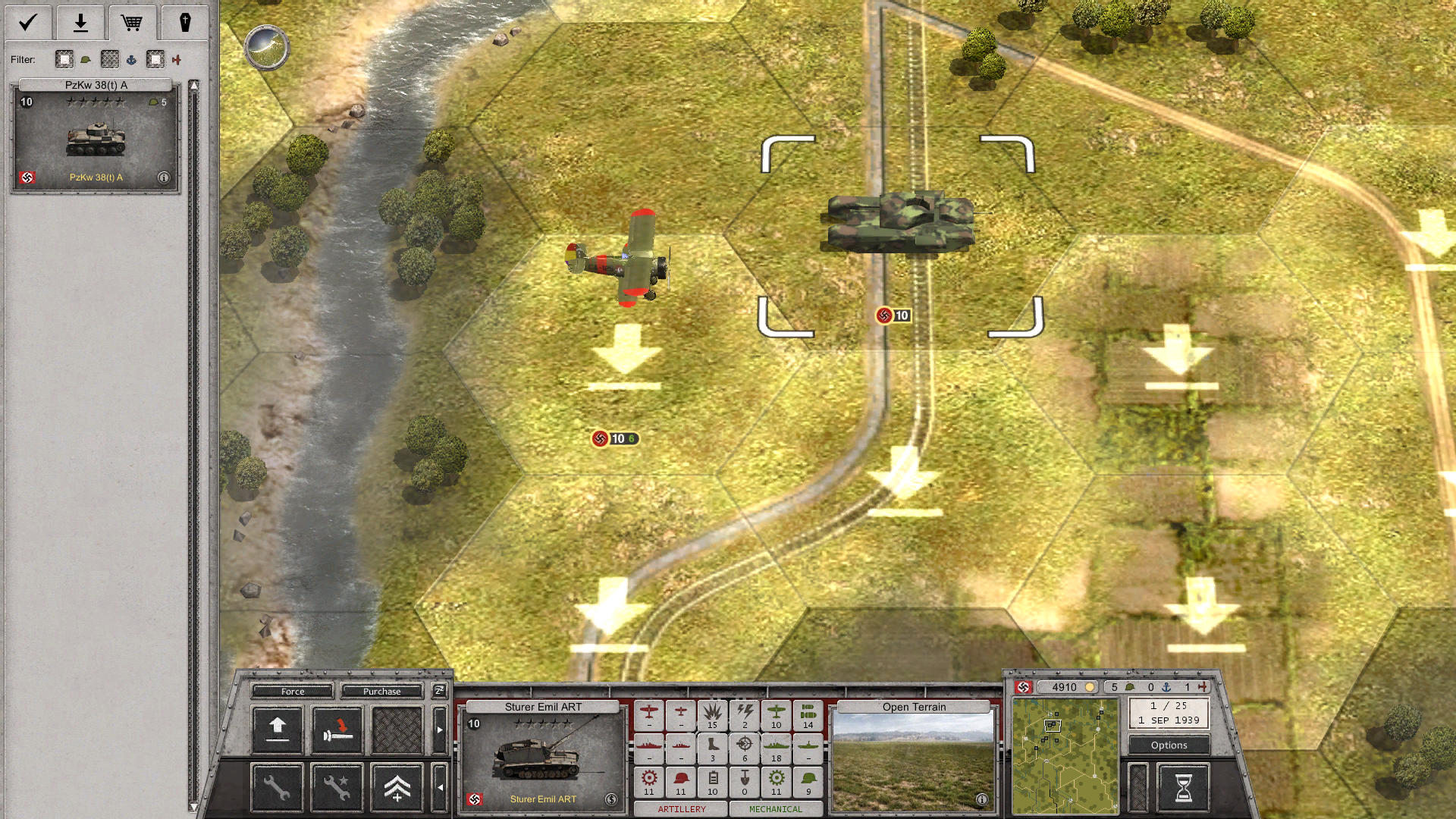Open the Purchase panel

click(381, 691)
